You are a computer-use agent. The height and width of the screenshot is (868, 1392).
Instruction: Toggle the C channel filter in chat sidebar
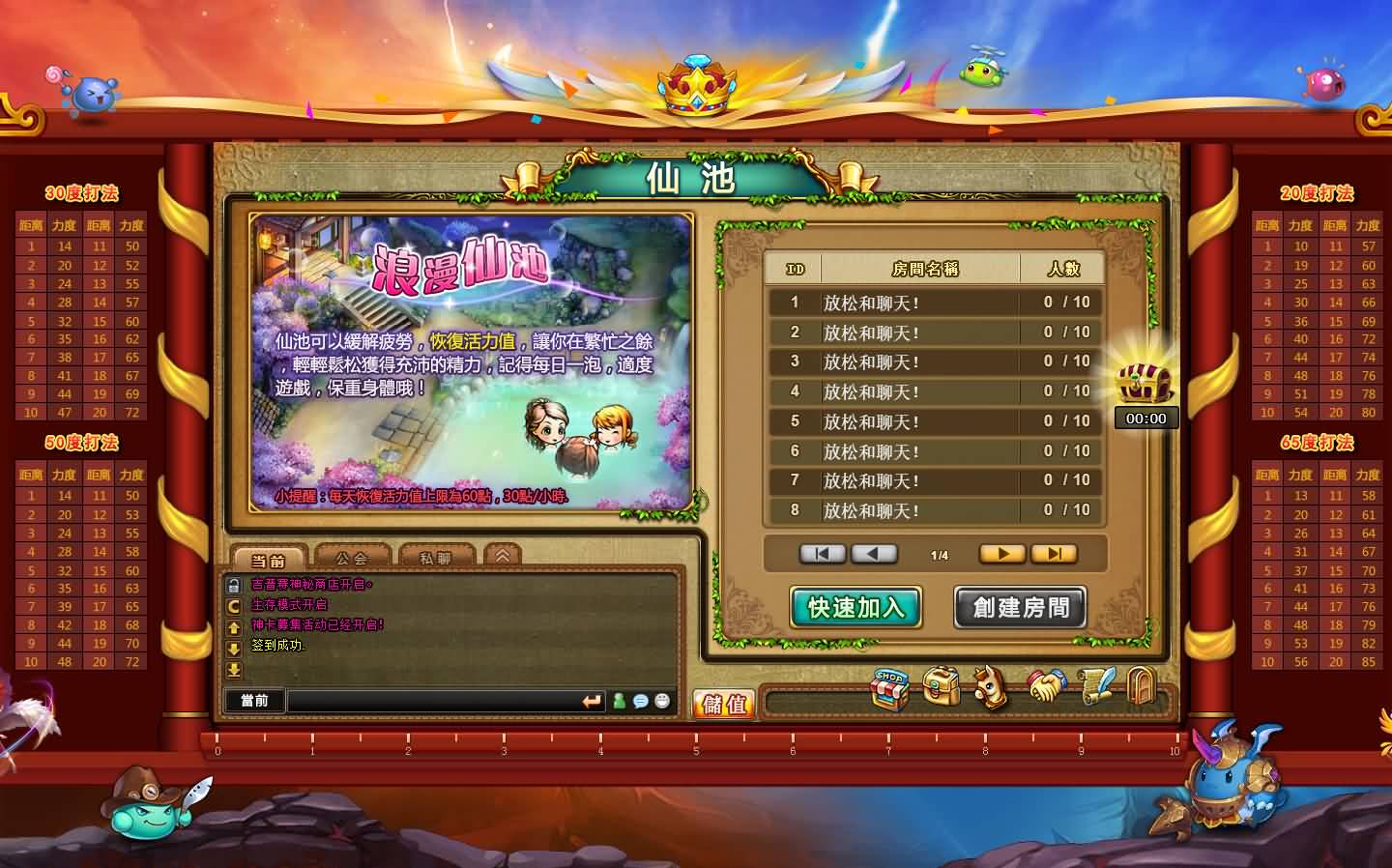pyautogui.click(x=234, y=607)
